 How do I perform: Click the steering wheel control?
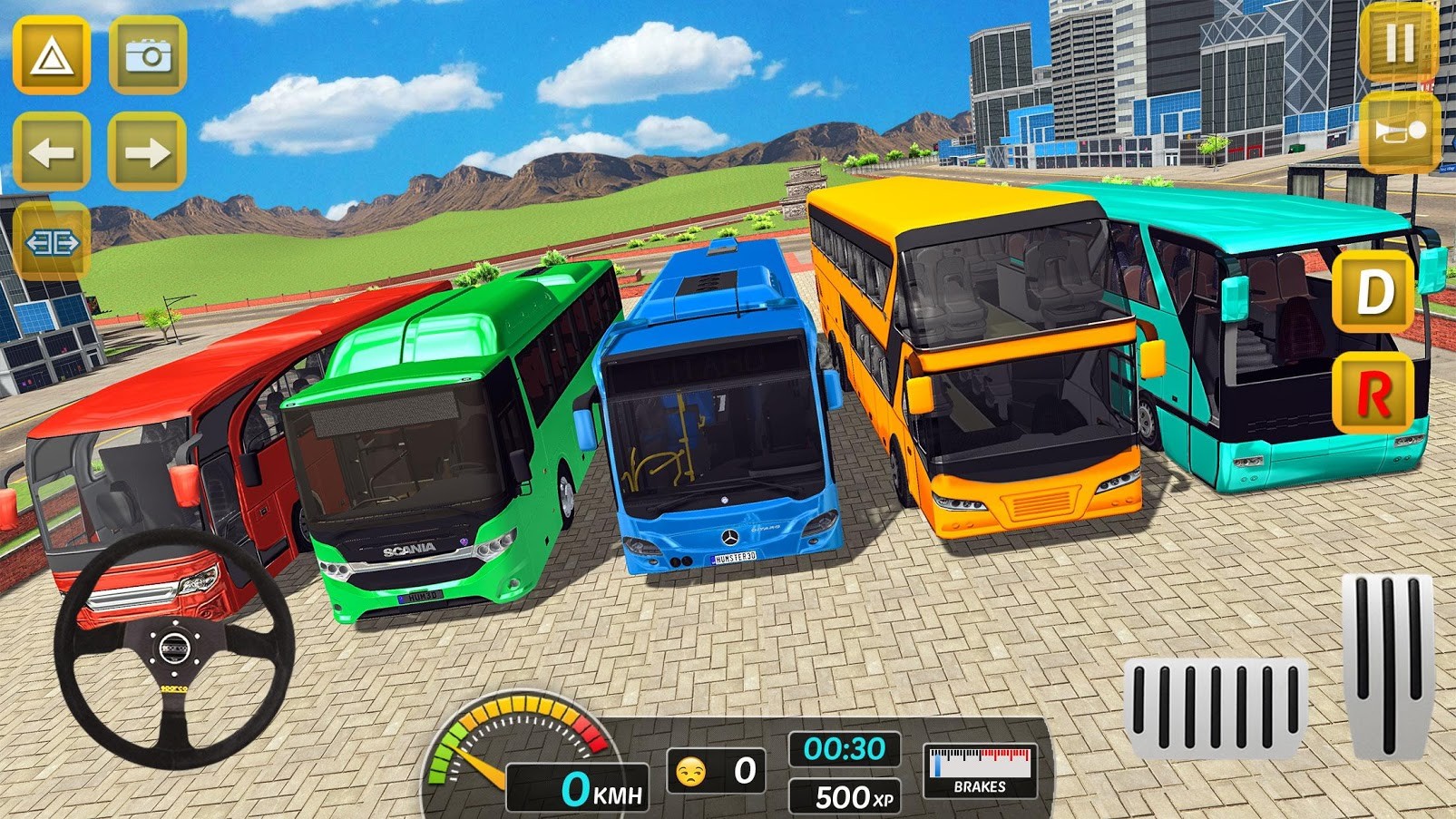(x=173, y=648)
